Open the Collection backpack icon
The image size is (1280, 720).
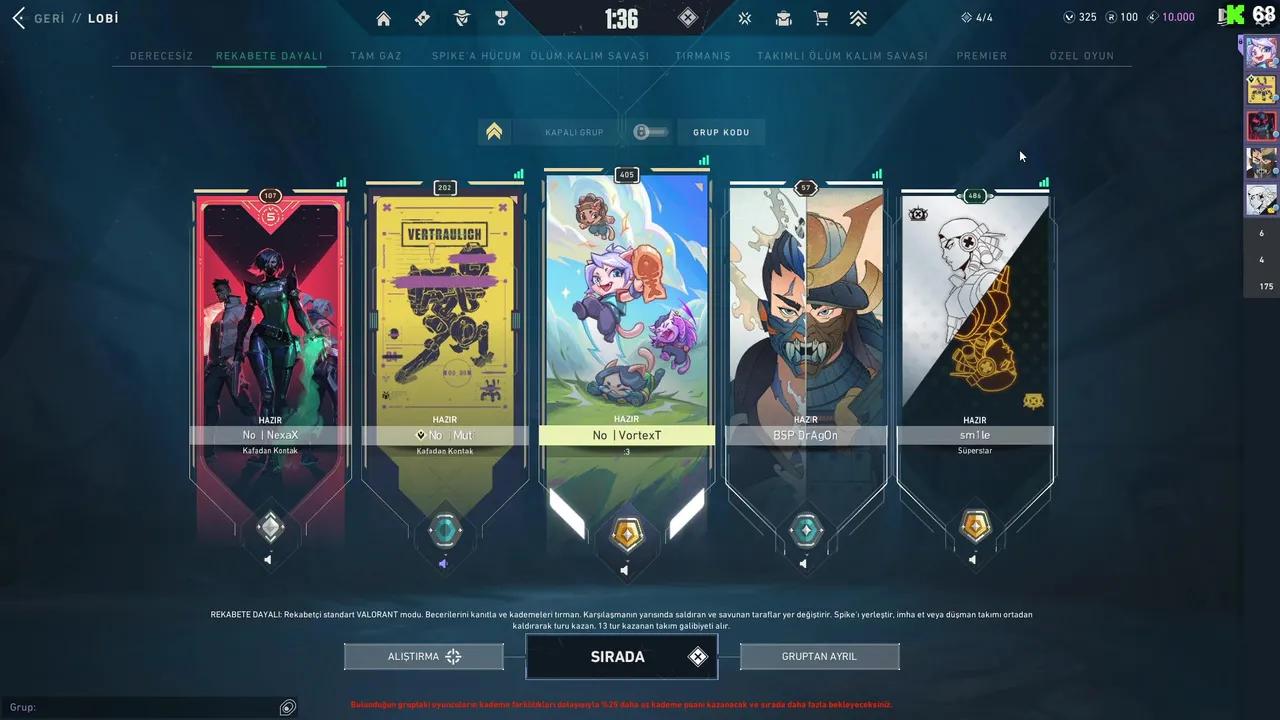click(x=783, y=17)
